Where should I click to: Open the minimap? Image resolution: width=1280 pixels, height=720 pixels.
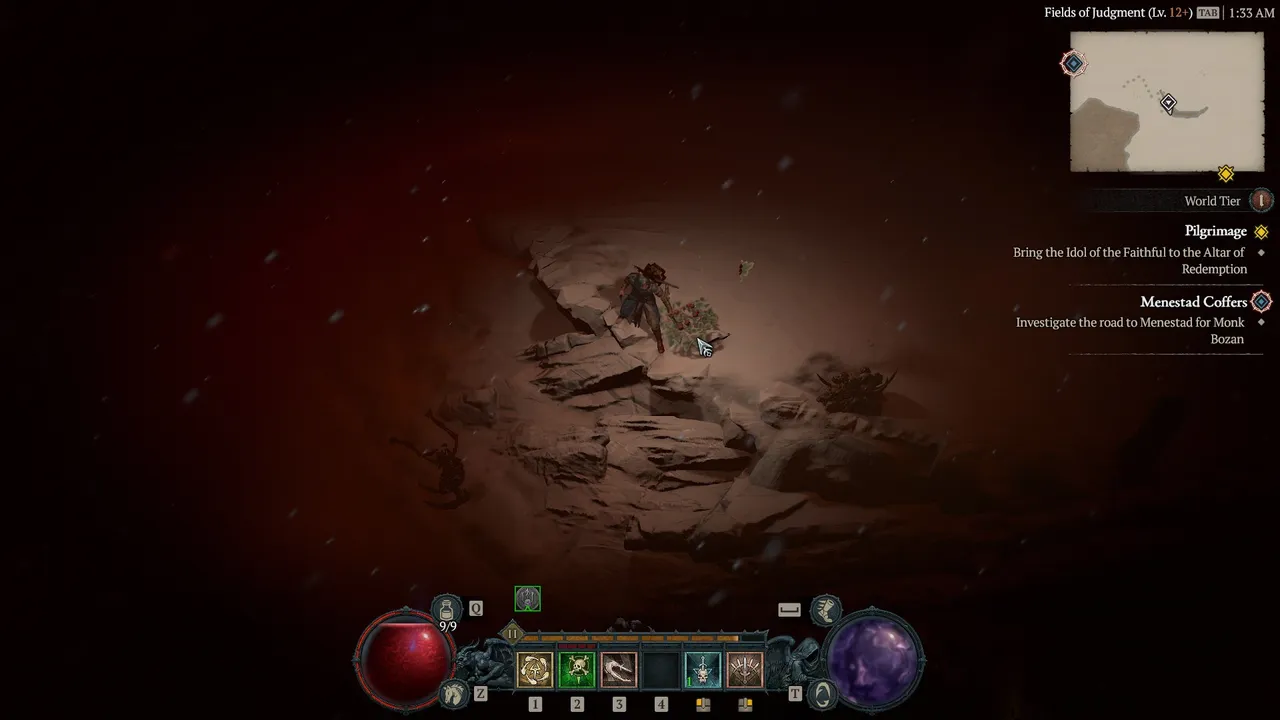pyautogui.click(x=1166, y=102)
